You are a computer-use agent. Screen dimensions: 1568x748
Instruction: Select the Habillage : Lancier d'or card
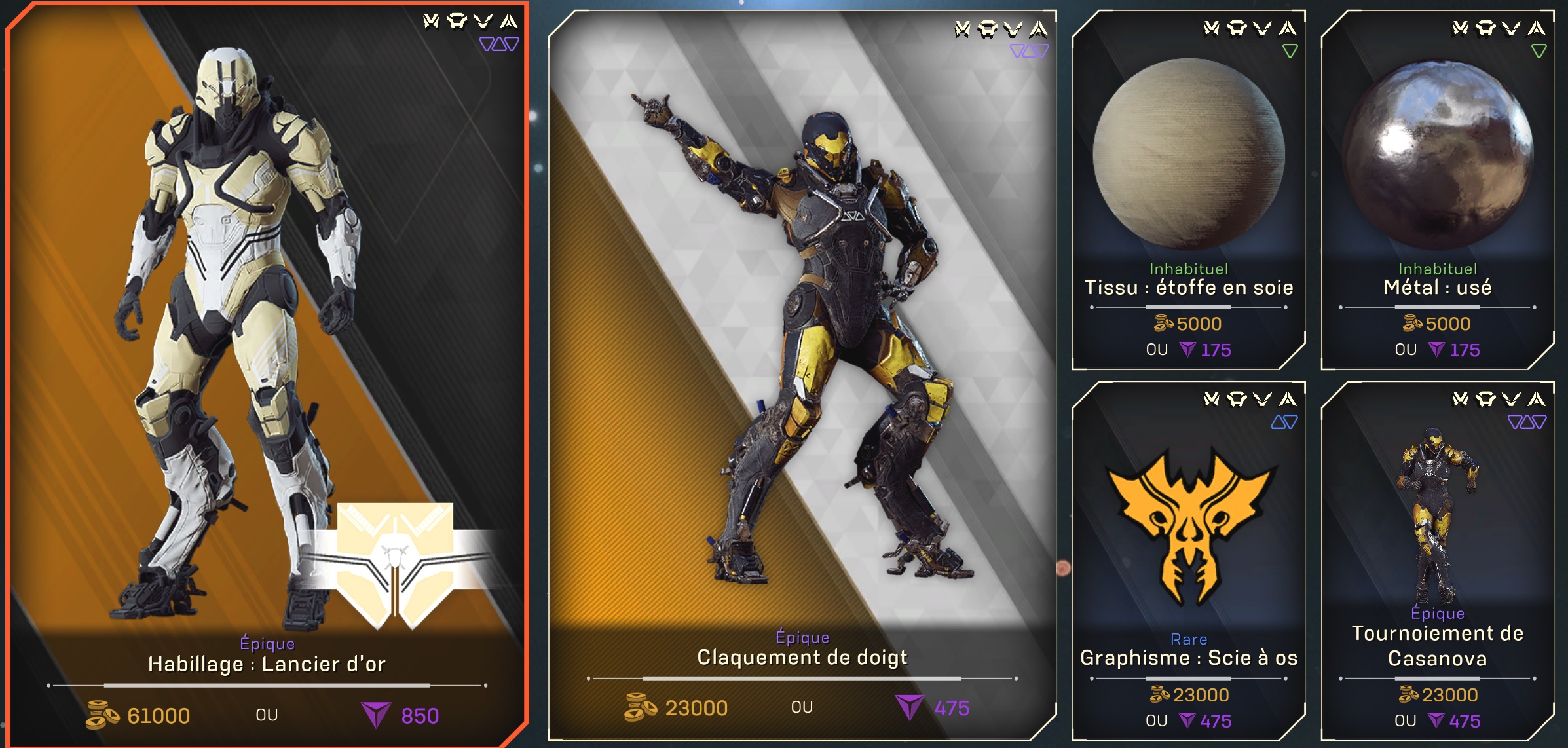click(x=267, y=373)
